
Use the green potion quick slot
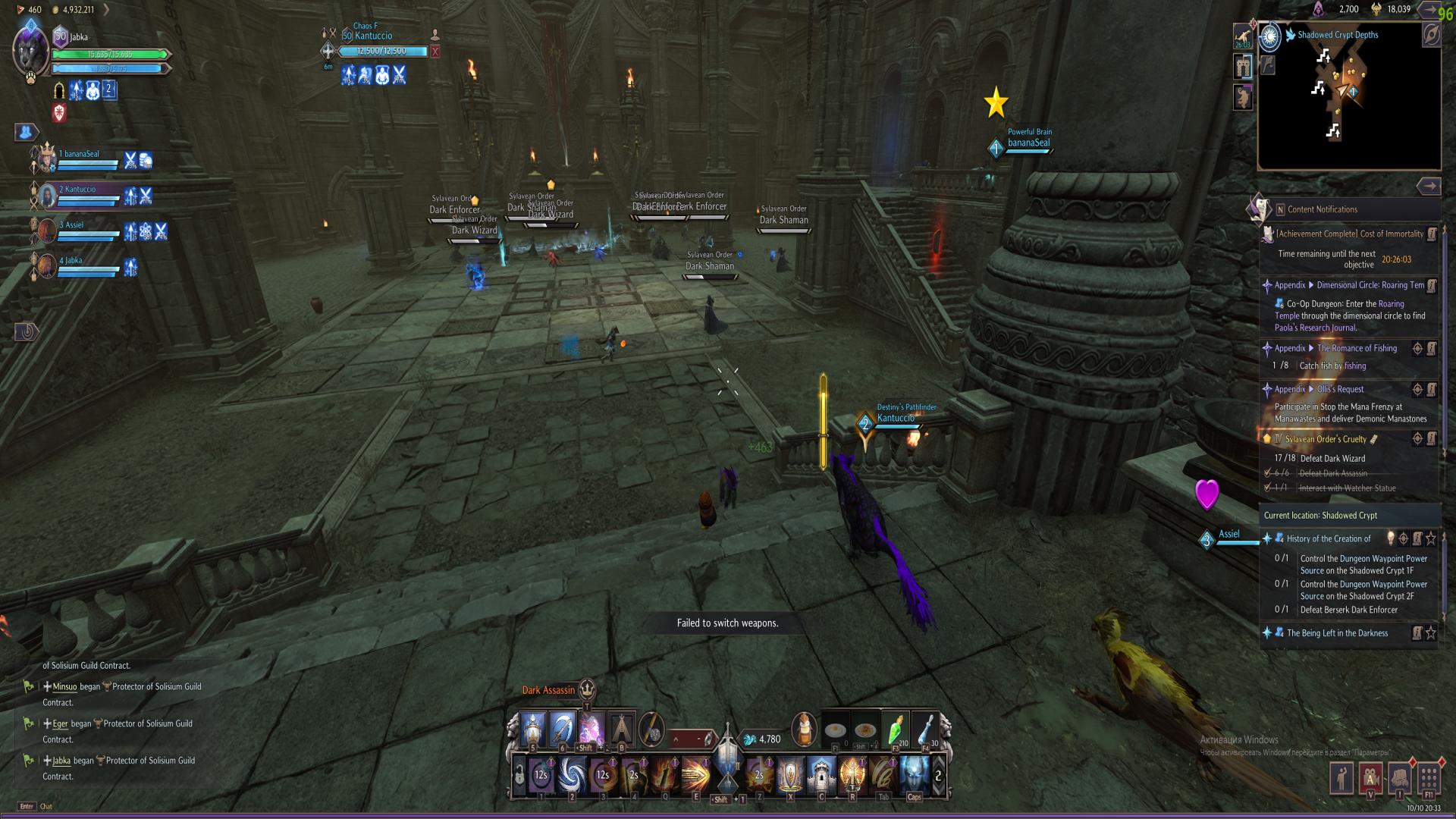[x=896, y=730]
